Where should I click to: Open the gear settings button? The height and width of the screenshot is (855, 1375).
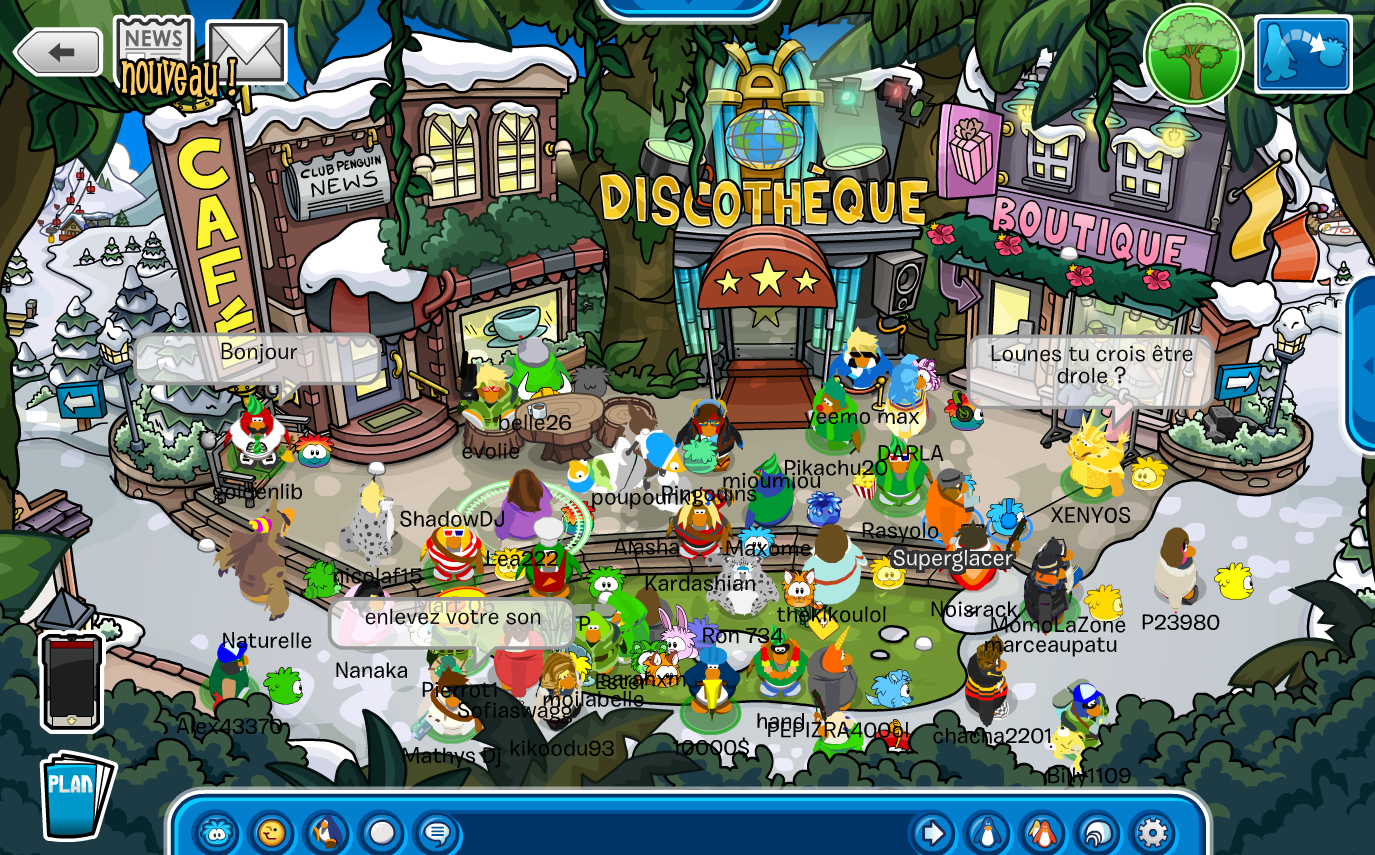pos(1152,832)
